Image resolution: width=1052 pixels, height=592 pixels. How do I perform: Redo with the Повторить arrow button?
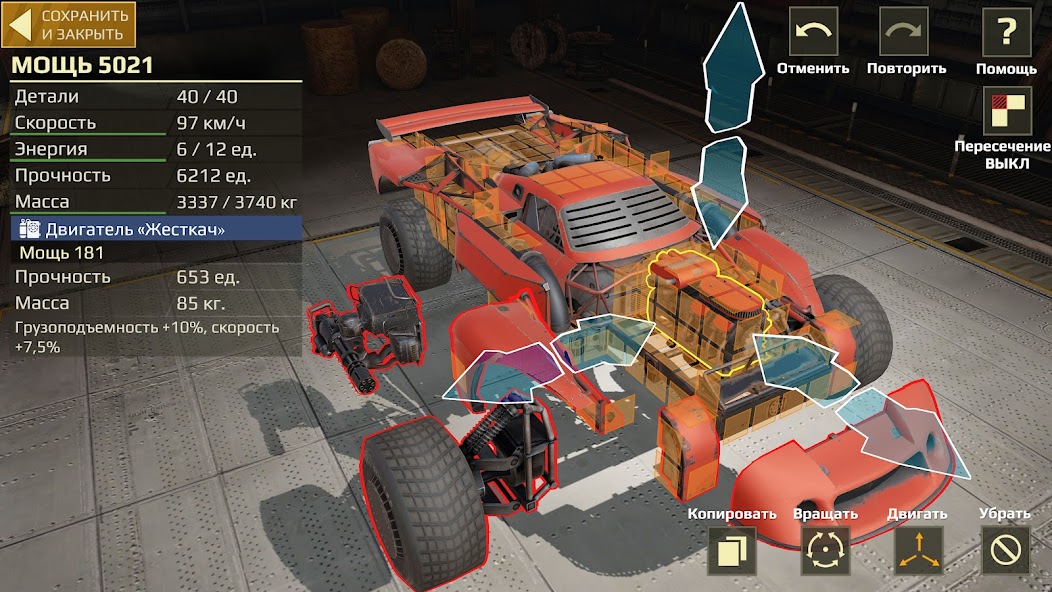(904, 33)
